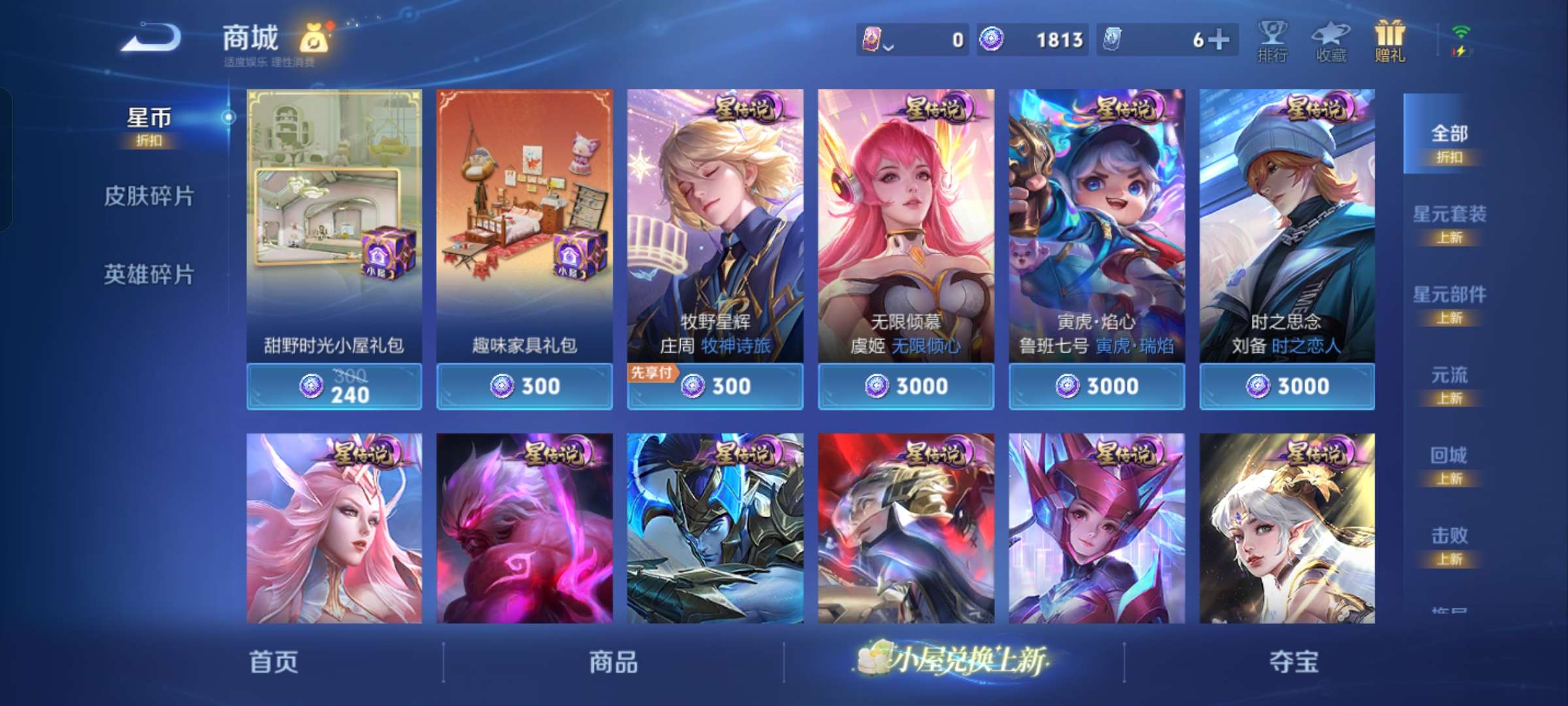Open the 无限倾慕 虞姬 skin card
1568x706 pixels.
point(906,229)
